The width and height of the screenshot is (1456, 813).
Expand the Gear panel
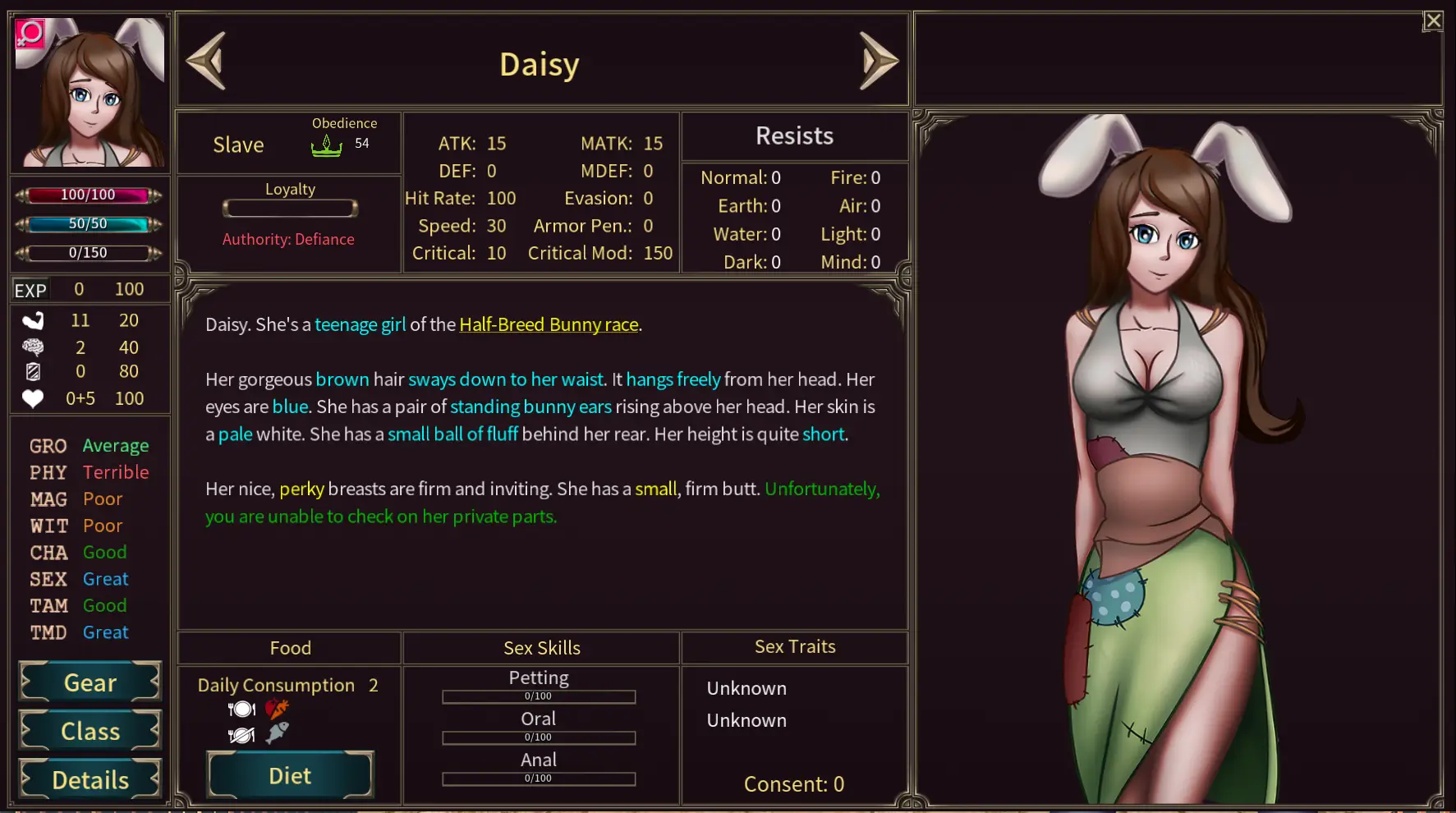point(89,682)
